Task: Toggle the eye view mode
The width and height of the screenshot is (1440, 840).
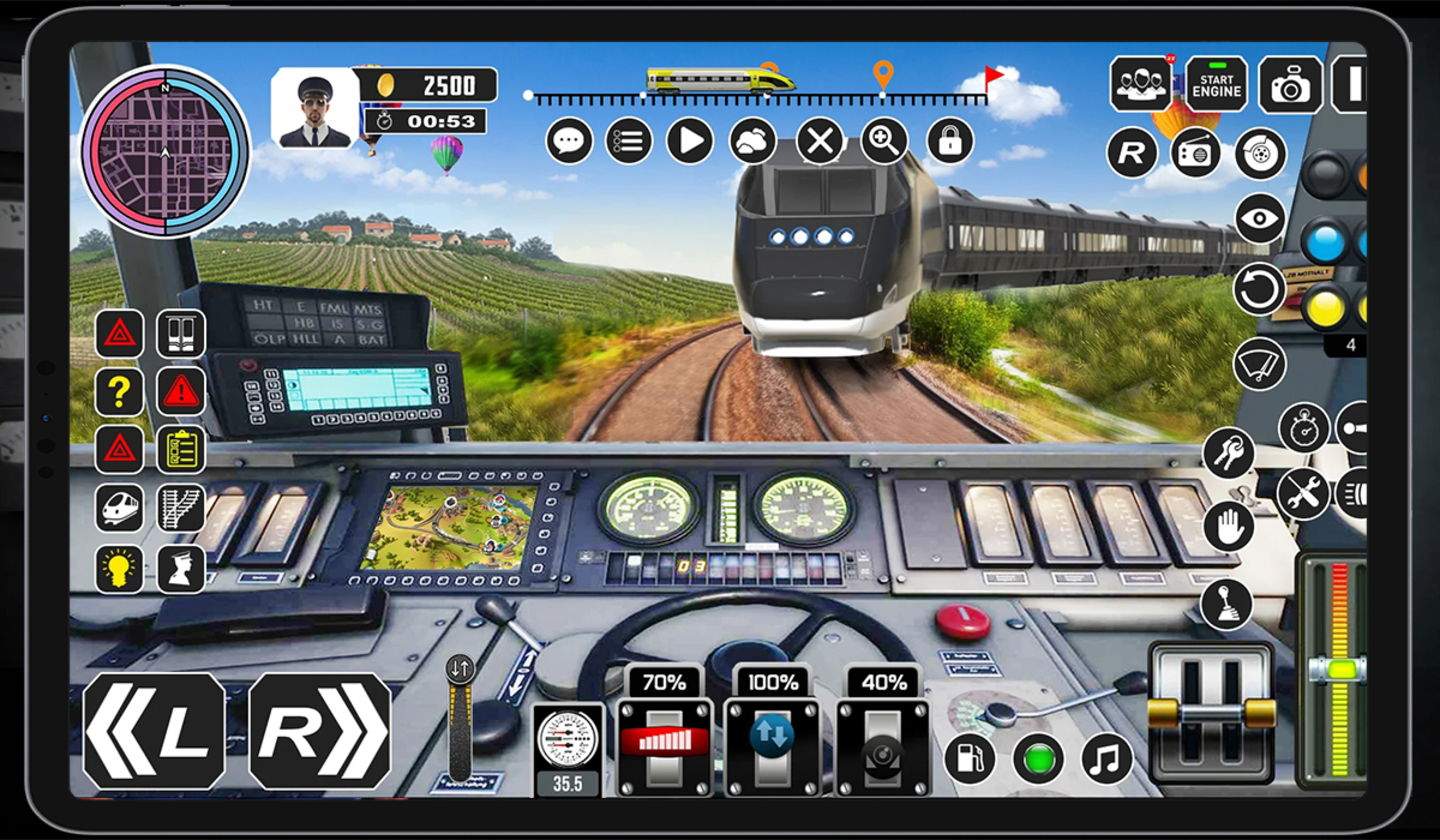Action: 1258,215
